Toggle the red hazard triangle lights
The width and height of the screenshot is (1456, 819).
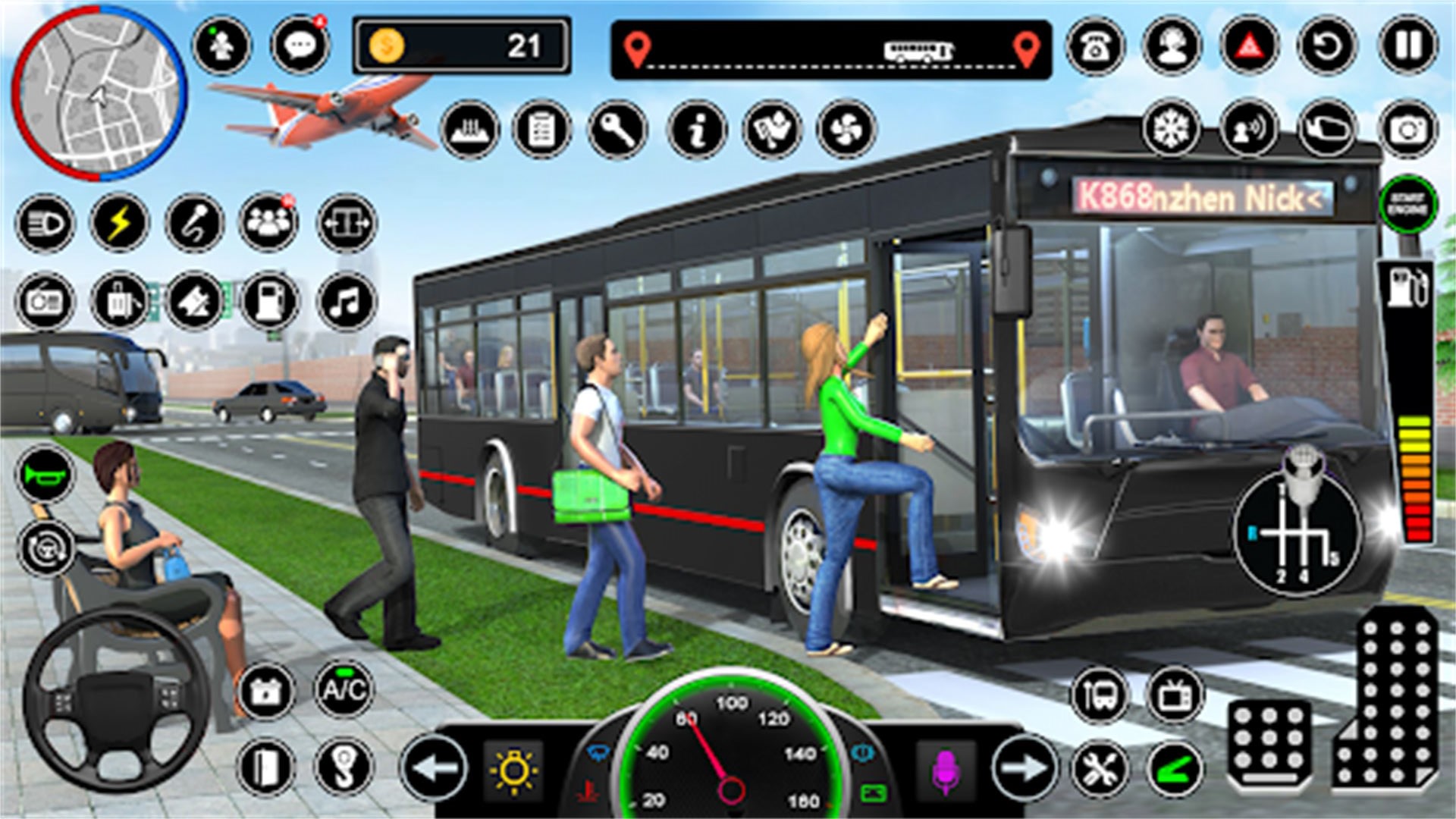pos(1249,47)
